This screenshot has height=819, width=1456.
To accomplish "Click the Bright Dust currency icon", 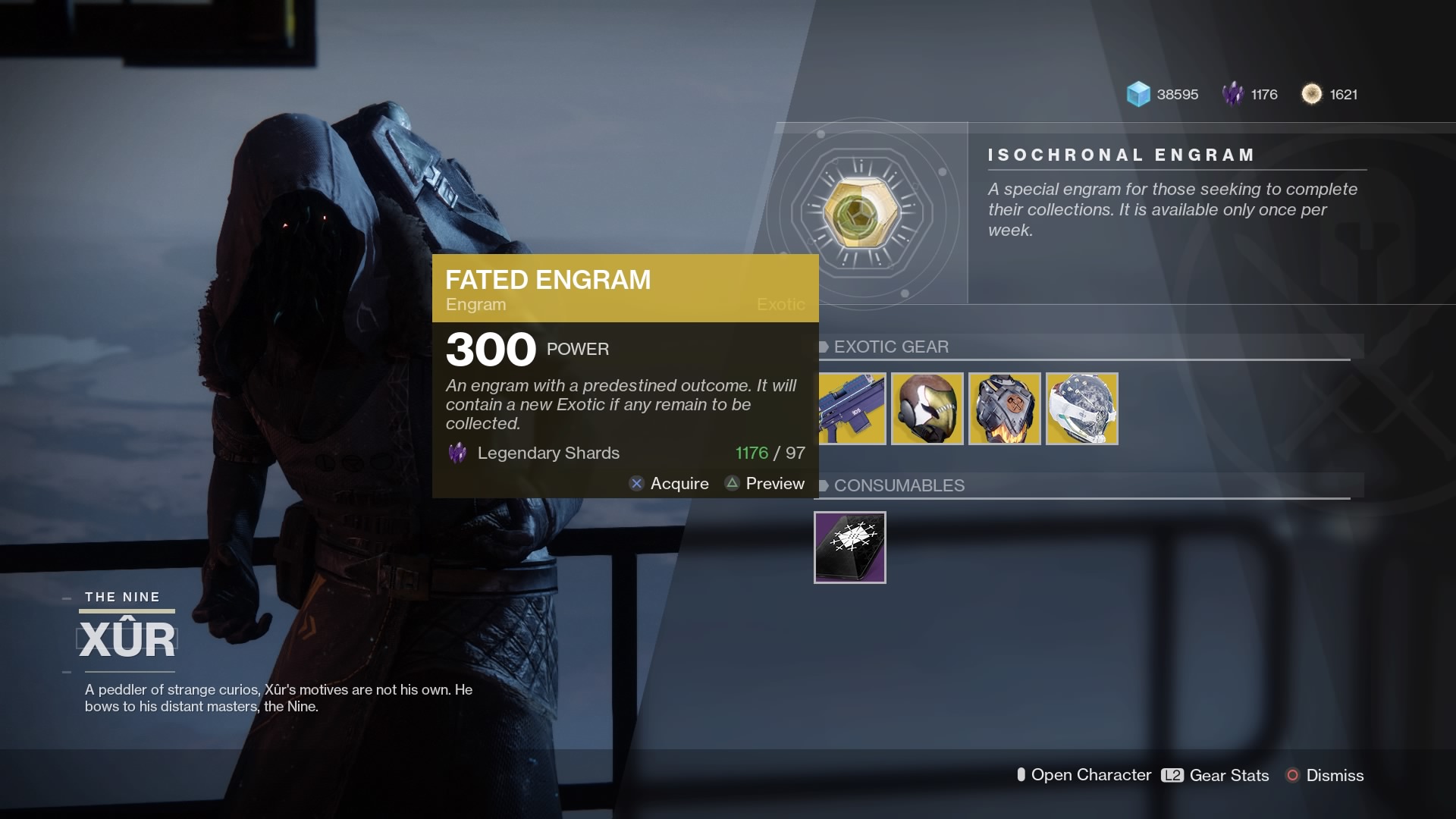I will point(1310,94).
